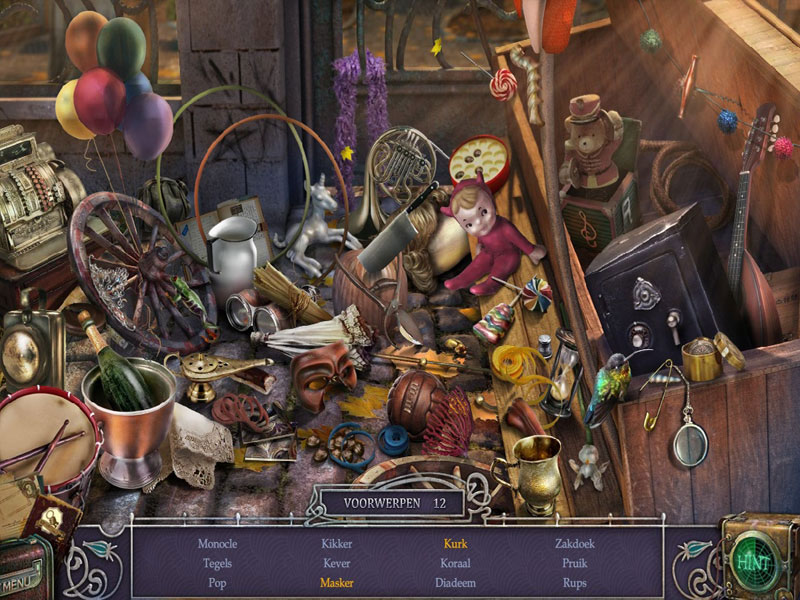Click the highlighted Masker entry
The width and height of the screenshot is (800, 600).
pos(337,582)
